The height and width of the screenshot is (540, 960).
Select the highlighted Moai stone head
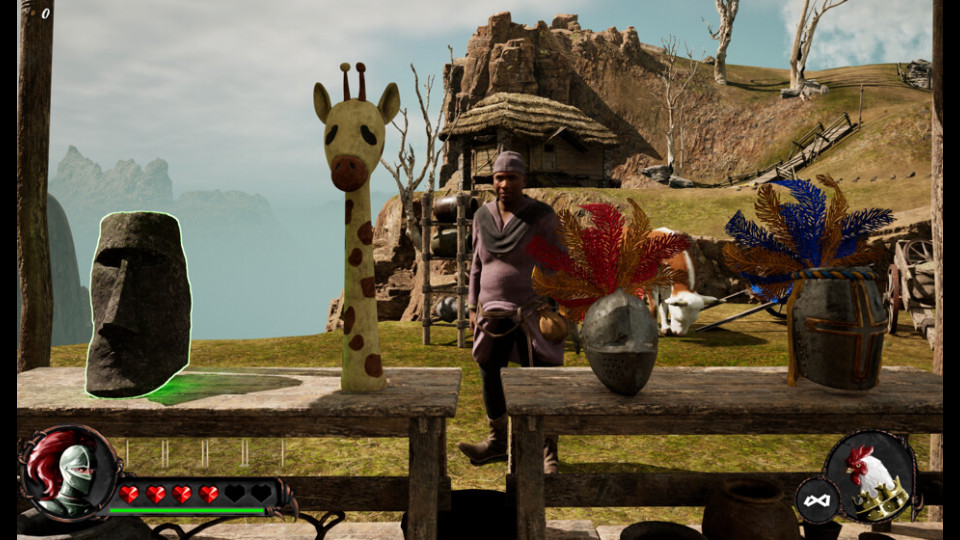coord(138,304)
